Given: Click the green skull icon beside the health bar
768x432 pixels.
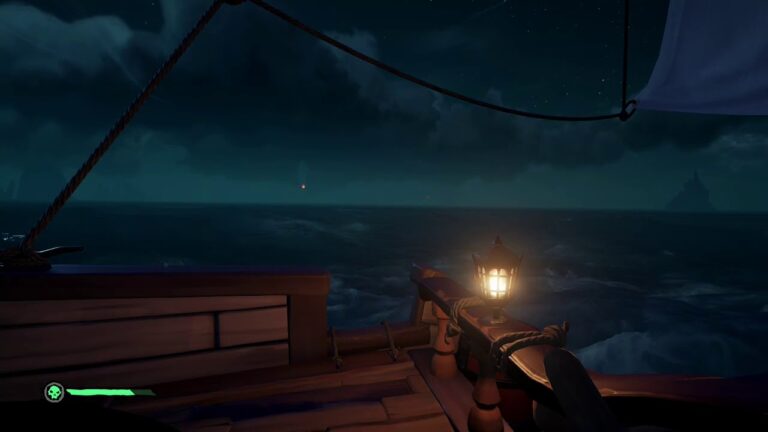Looking at the screenshot, I should pos(54,392).
